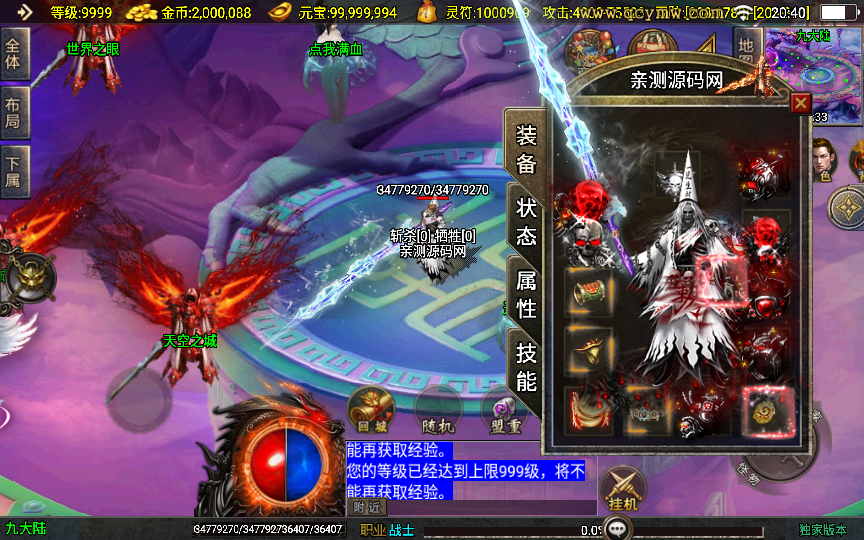Viewport: 864px width, 540px height.
Task: Select the 属性 attributes tab
Action: pyautogui.click(x=526, y=295)
